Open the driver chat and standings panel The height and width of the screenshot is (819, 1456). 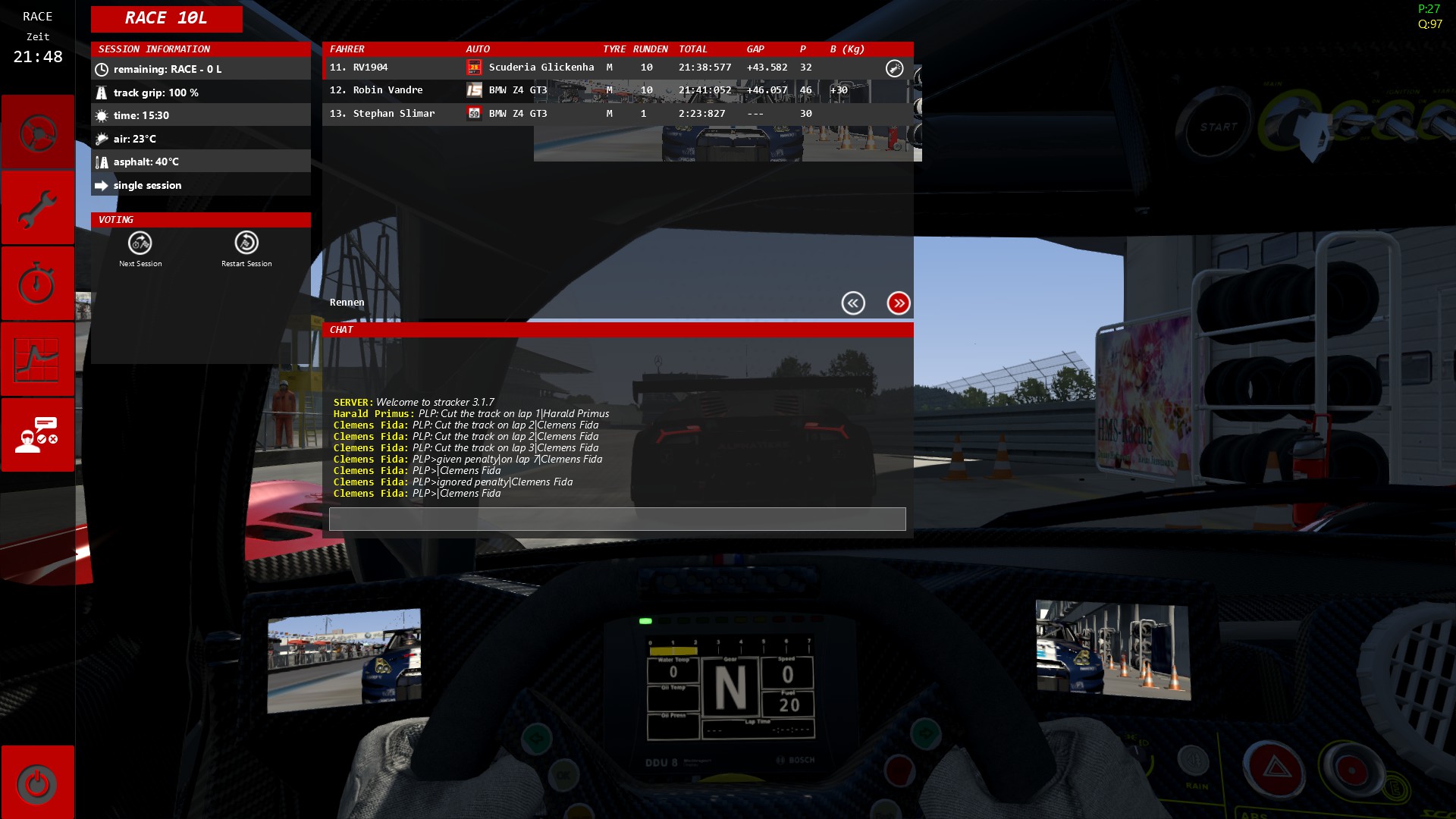tap(37, 435)
